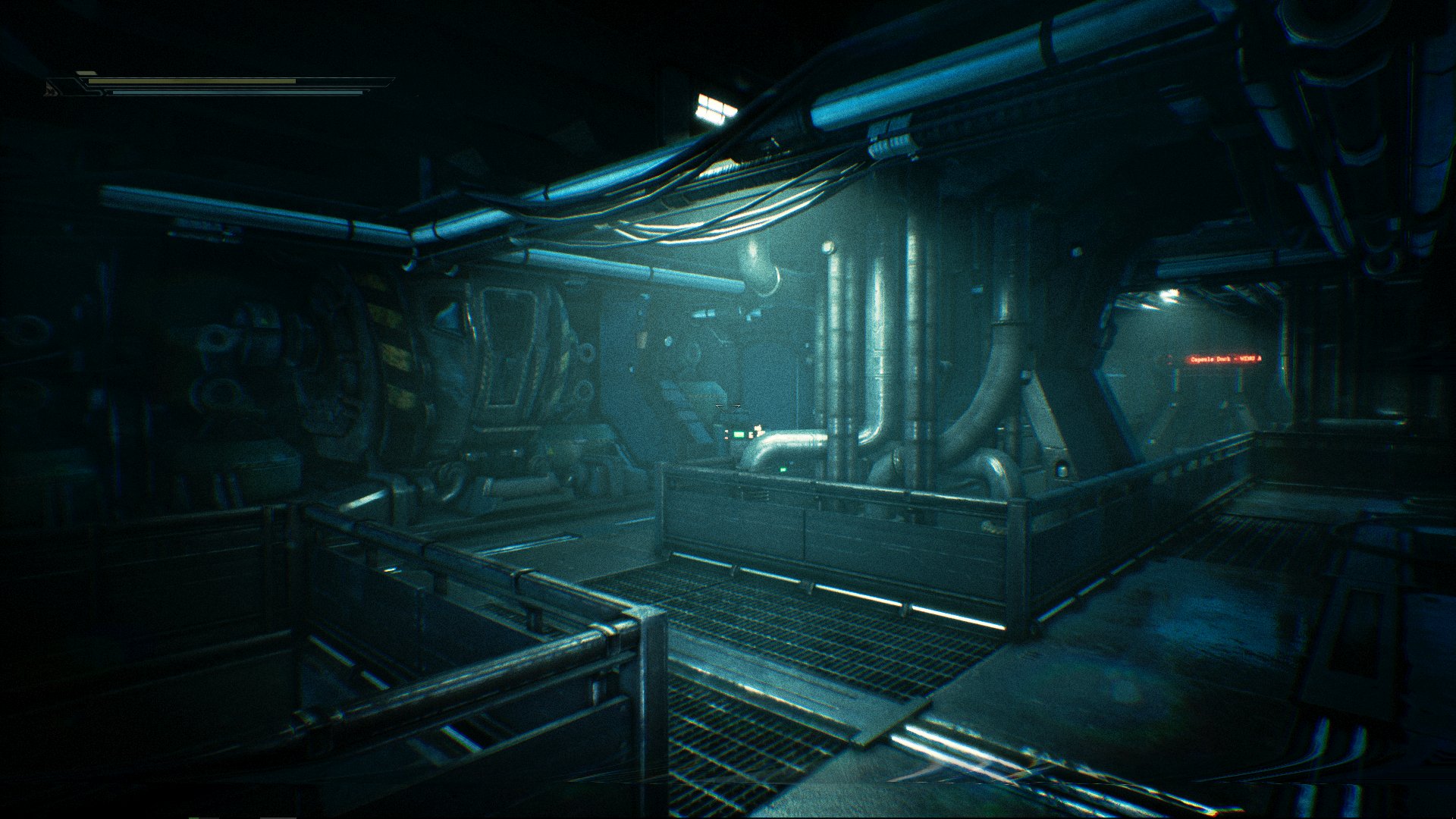Select the small green indicator light on the floor console
1456x819 pixels.
[x=783, y=469]
